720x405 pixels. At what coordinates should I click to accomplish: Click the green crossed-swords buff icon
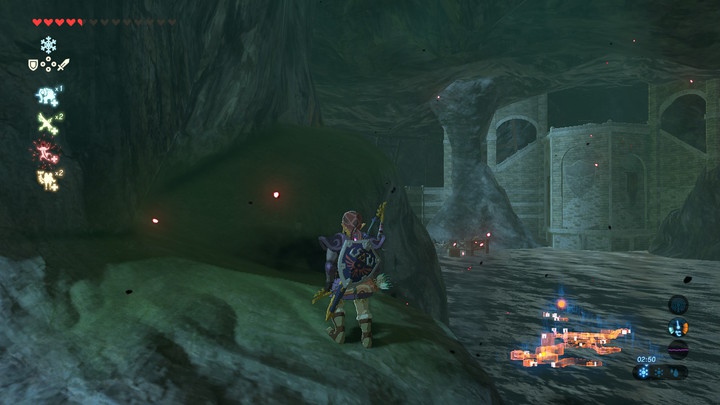click(46, 122)
